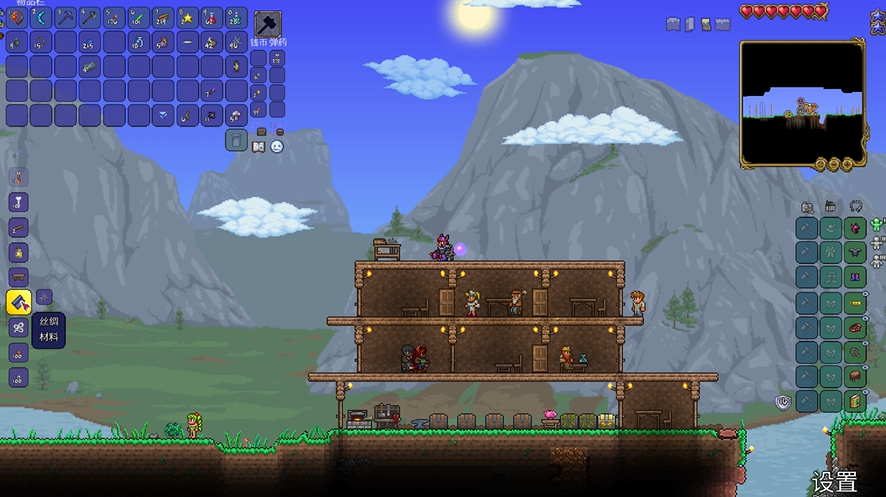The image size is (886, 497).
Task: Choose the red healing potion slot
Action: (x=211, y=17)
